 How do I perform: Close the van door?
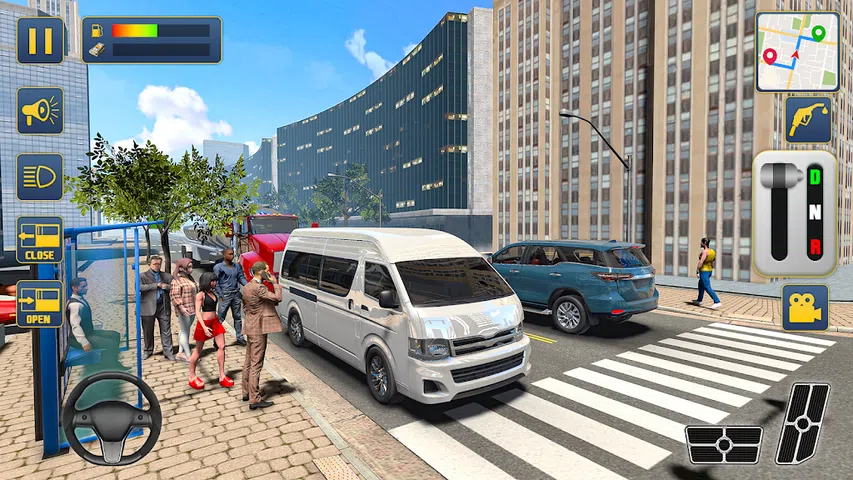point(40,240)
